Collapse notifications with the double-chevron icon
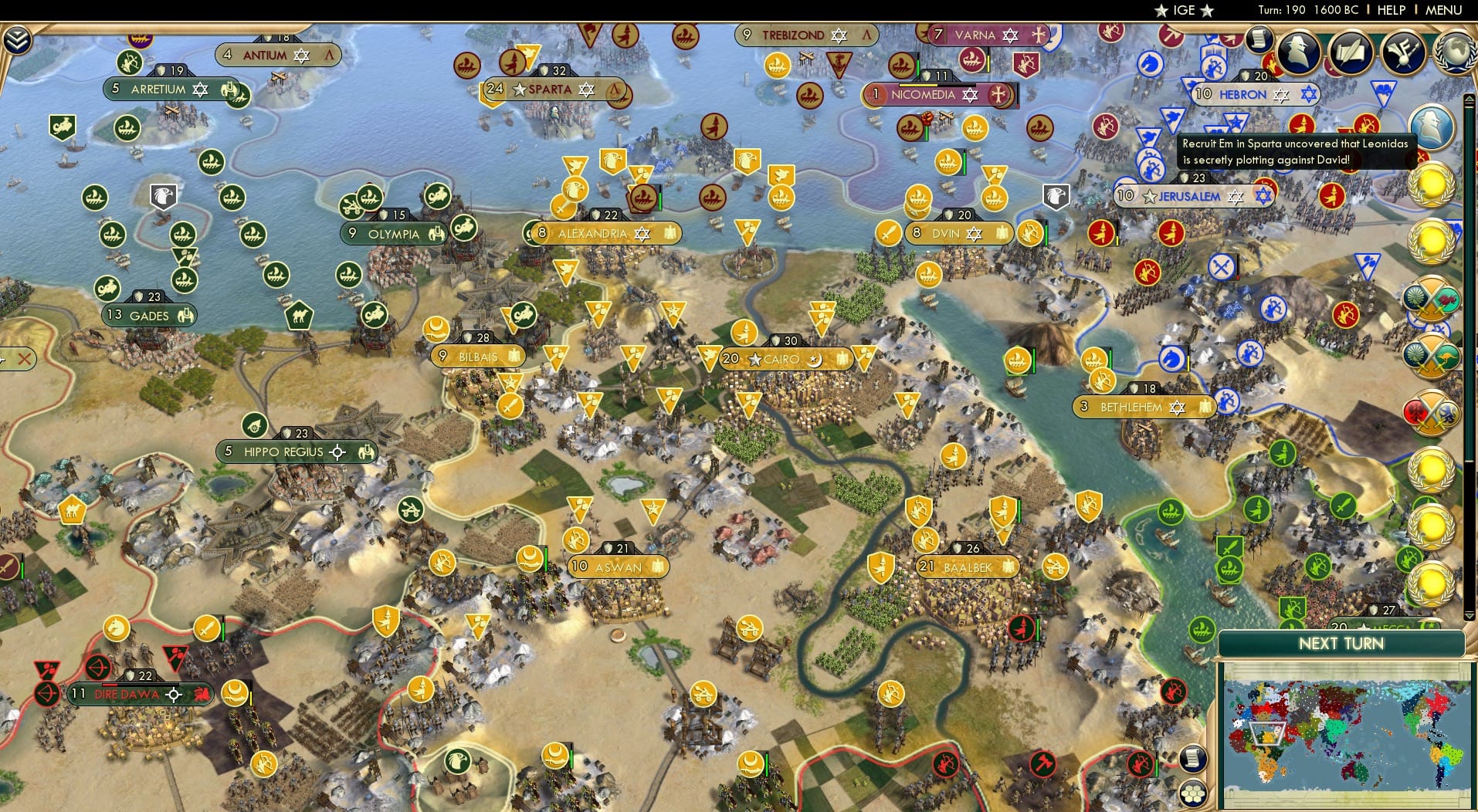 coord(17,39)
